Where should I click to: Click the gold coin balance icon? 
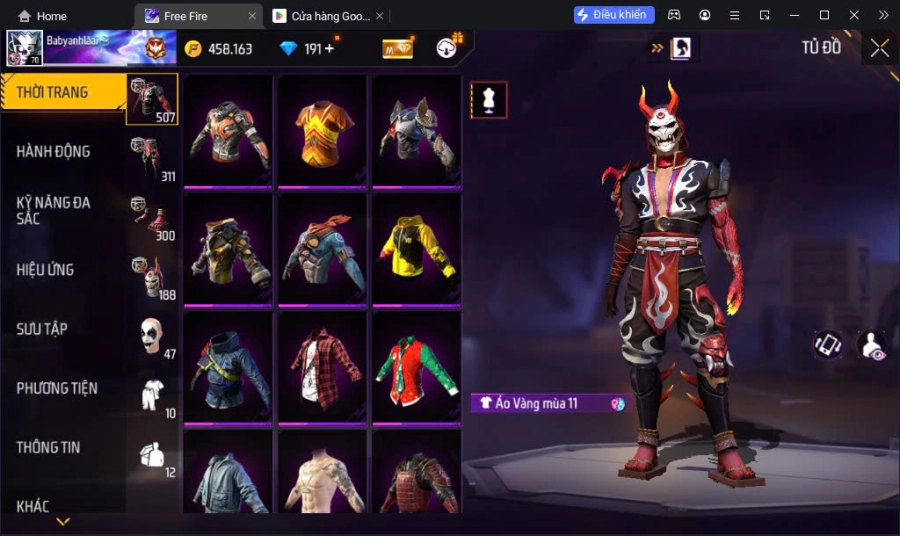pos(193,49)
